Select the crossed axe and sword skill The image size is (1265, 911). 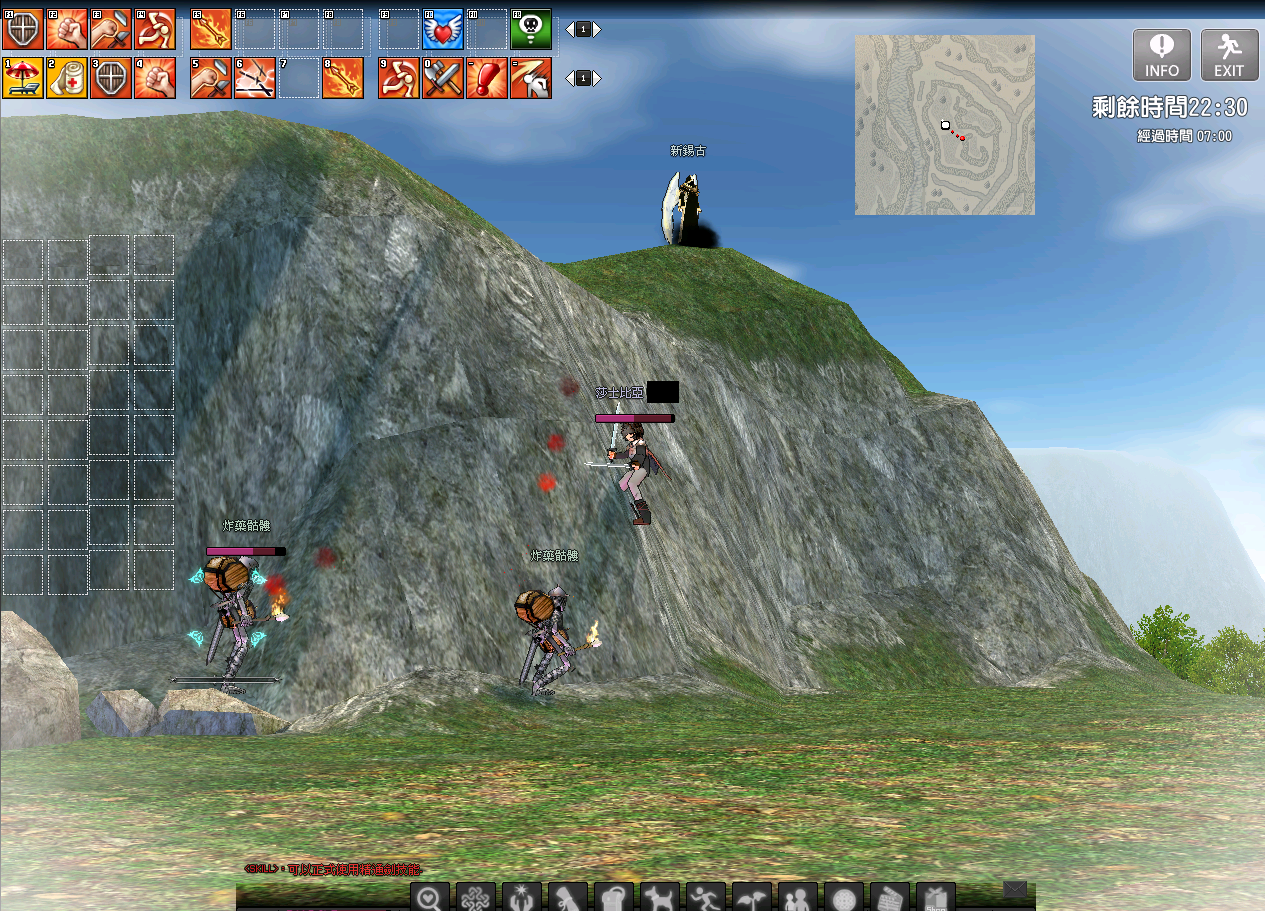(x=442, y=78)
